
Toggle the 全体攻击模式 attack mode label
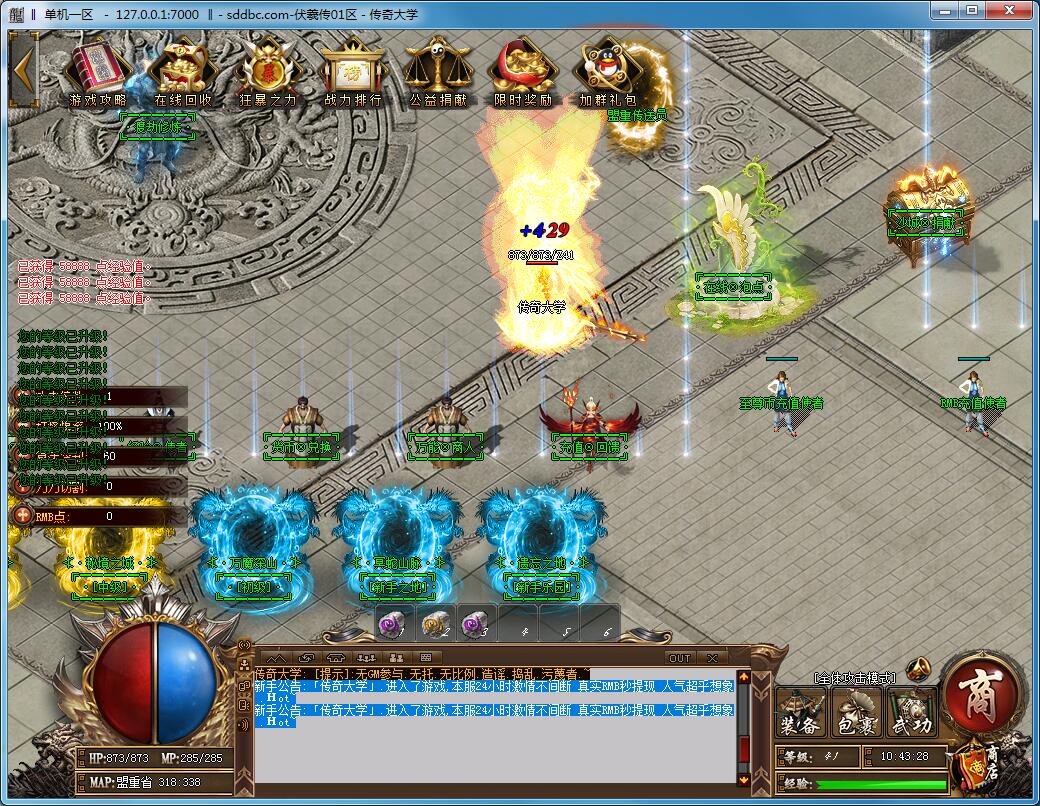click(854, 678)
